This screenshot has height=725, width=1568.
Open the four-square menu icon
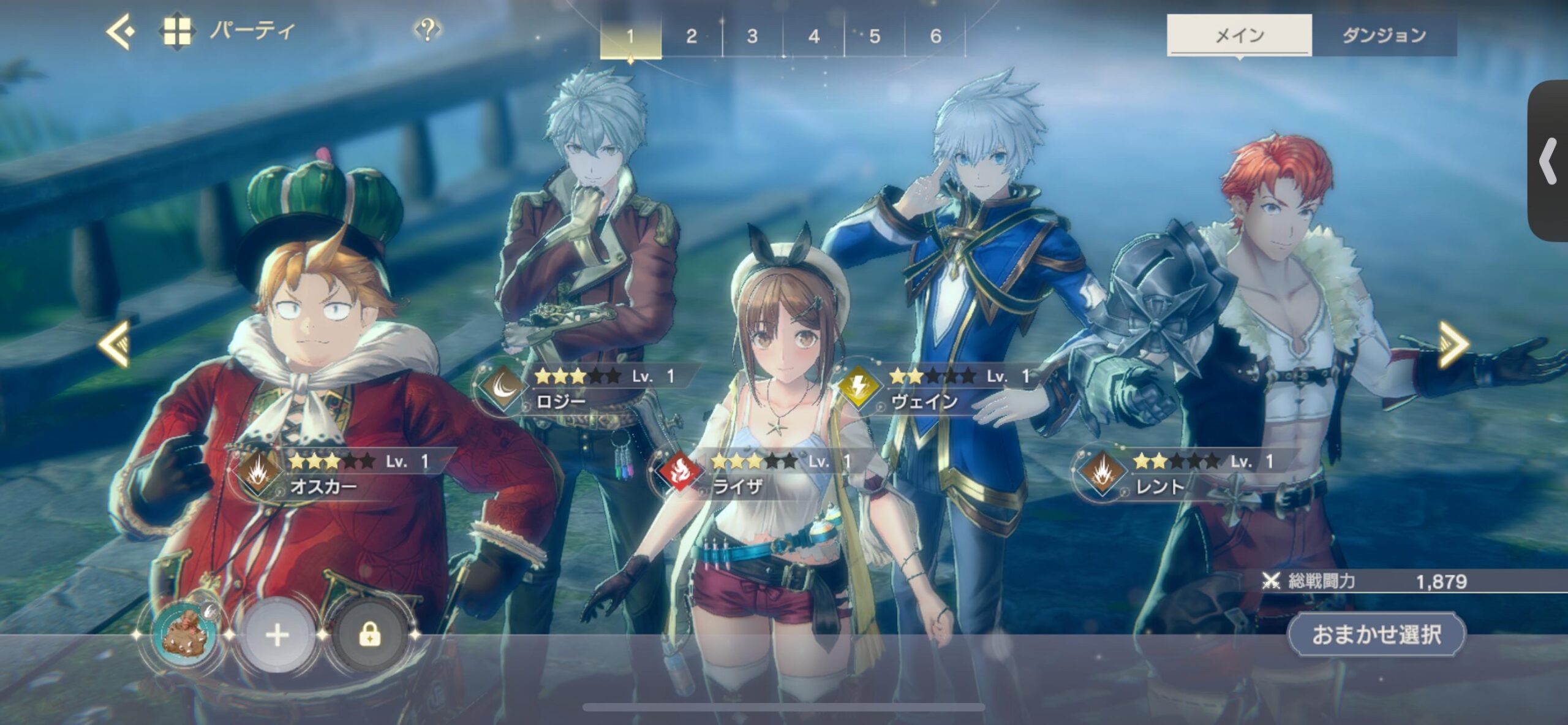pyautogui.click(x=176, y=31)
